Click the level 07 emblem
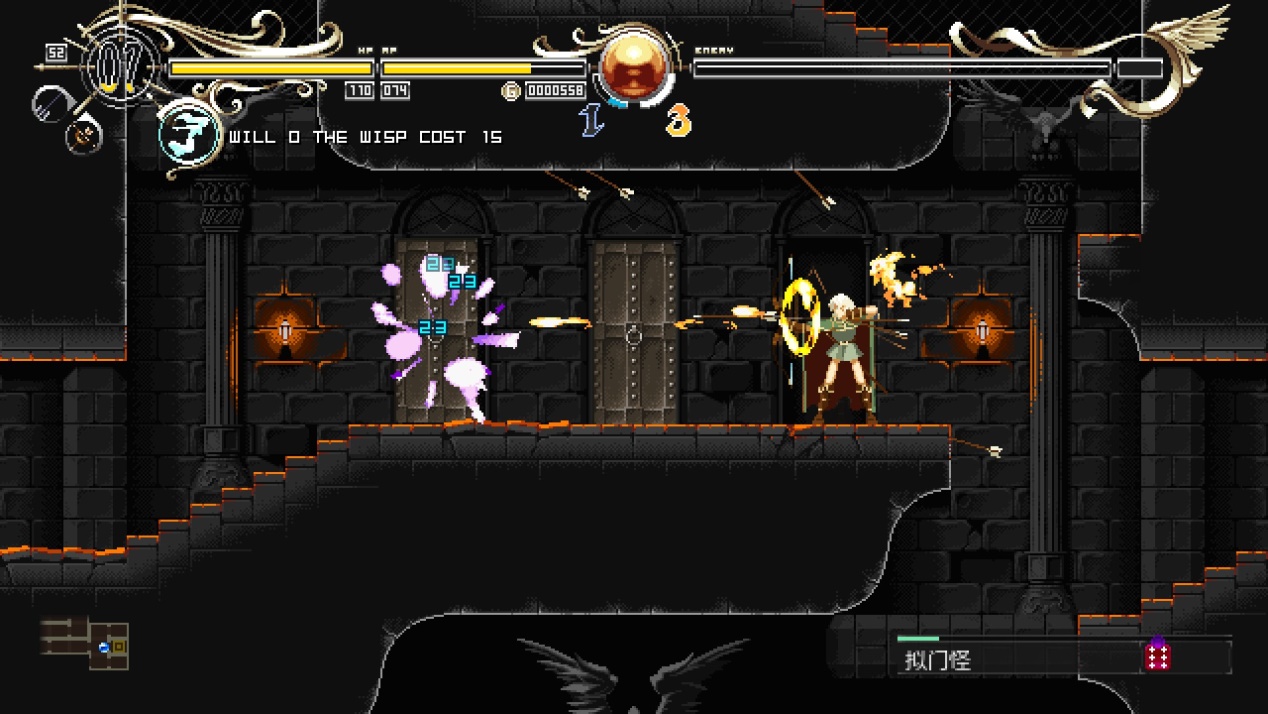 (x=120, y=66)
